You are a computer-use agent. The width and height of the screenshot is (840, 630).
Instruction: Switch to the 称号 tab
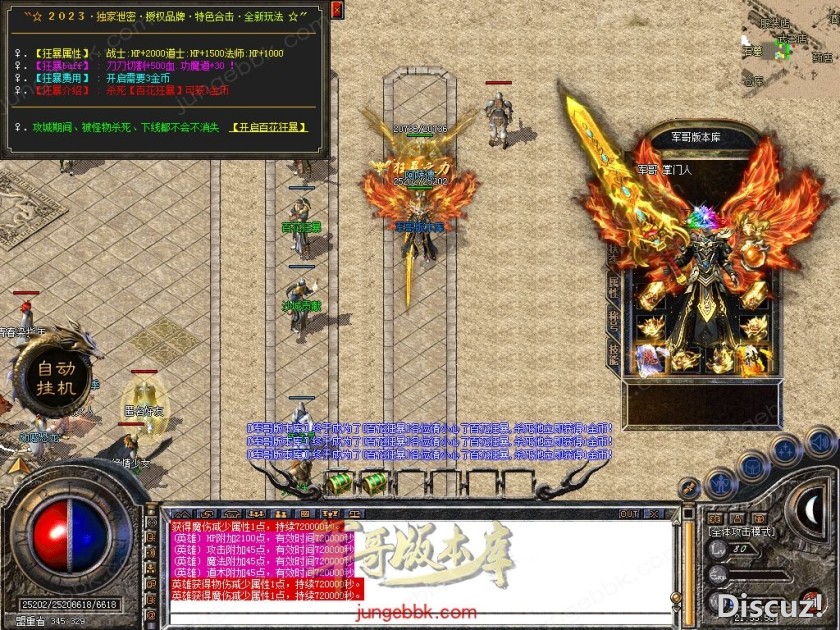tap(613, 320)
